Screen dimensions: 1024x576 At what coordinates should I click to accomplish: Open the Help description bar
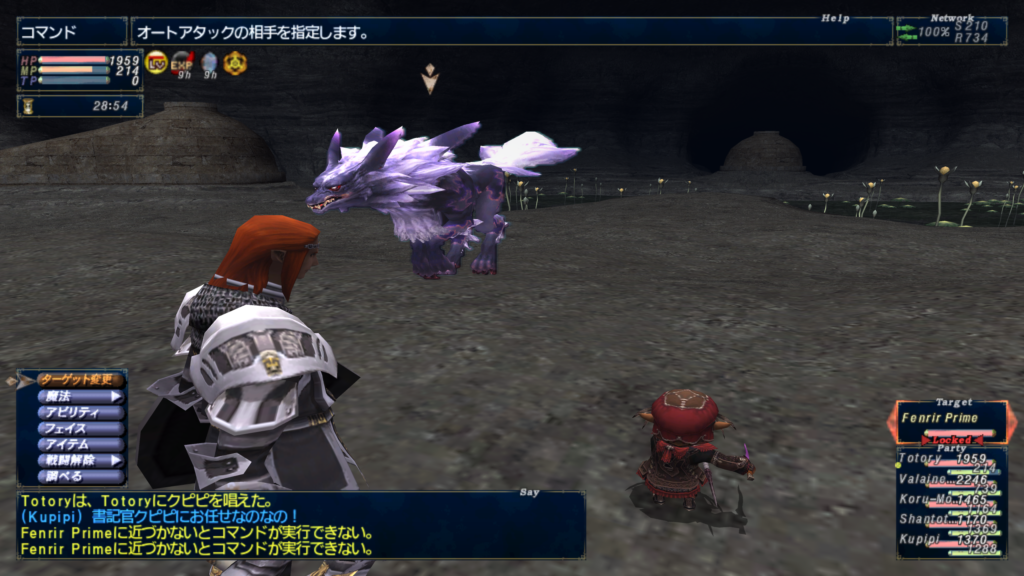(x=510, y=32)
